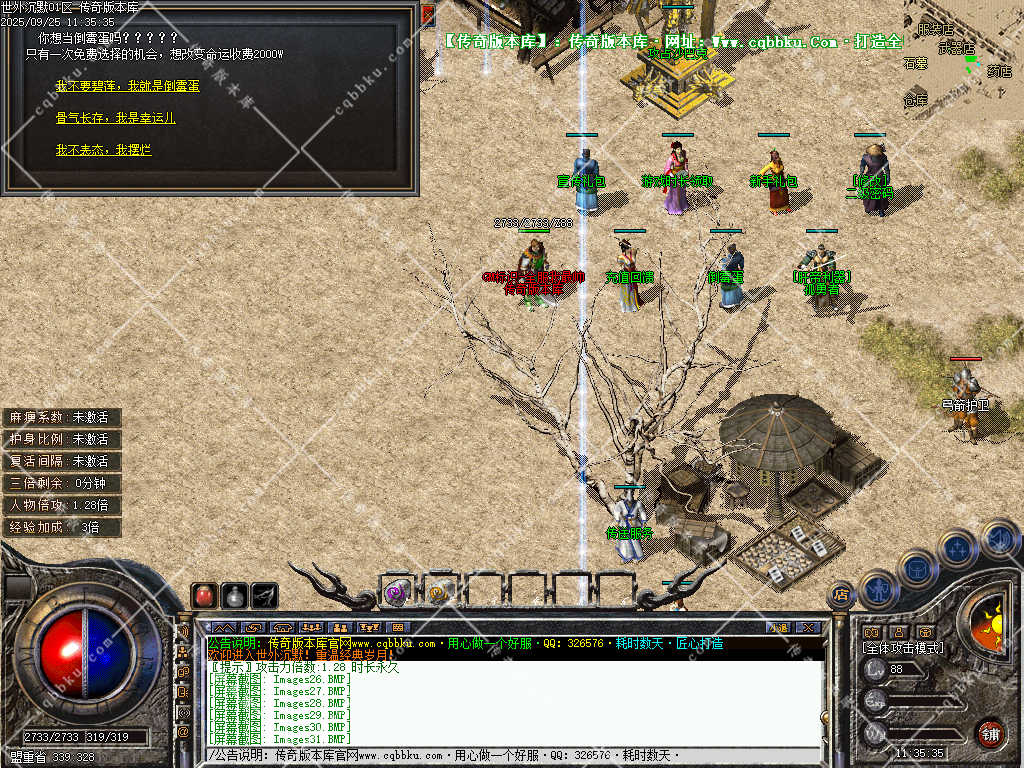Open the bag round button
This screenshot has width=1024, height=768.
[x=917, y=568]
